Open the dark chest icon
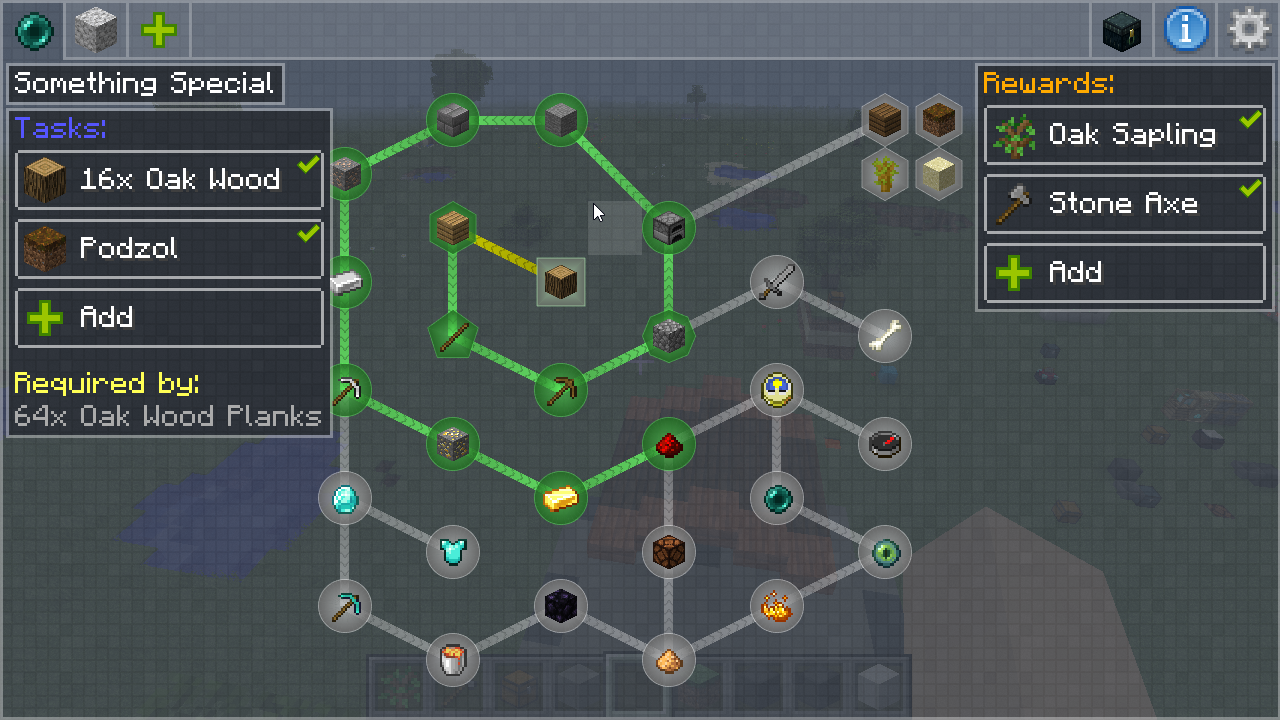Screen dimensions: 1280x720 coord(1122,30)
